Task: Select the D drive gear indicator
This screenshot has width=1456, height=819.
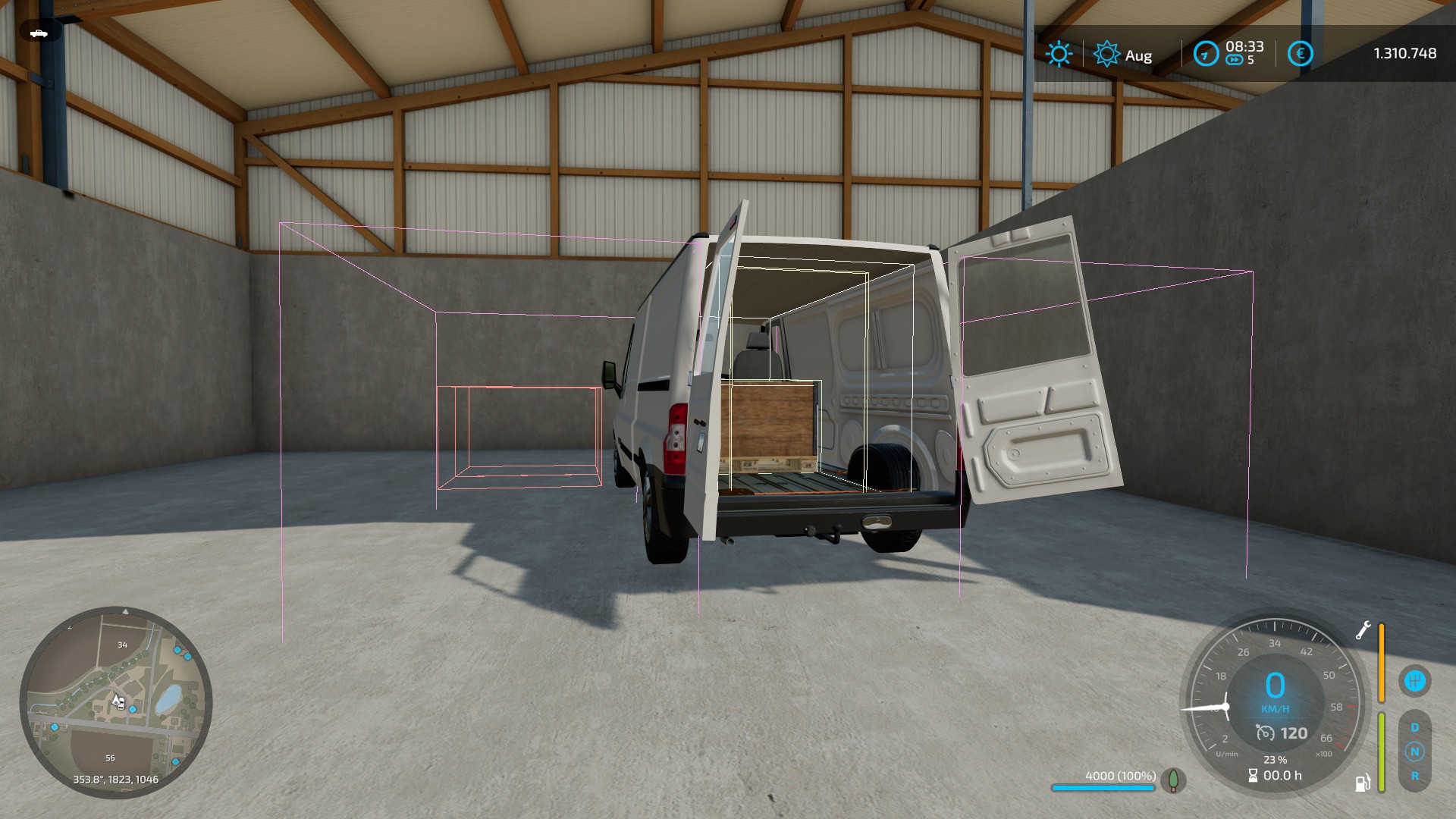Action: [x=1414, y=727]
